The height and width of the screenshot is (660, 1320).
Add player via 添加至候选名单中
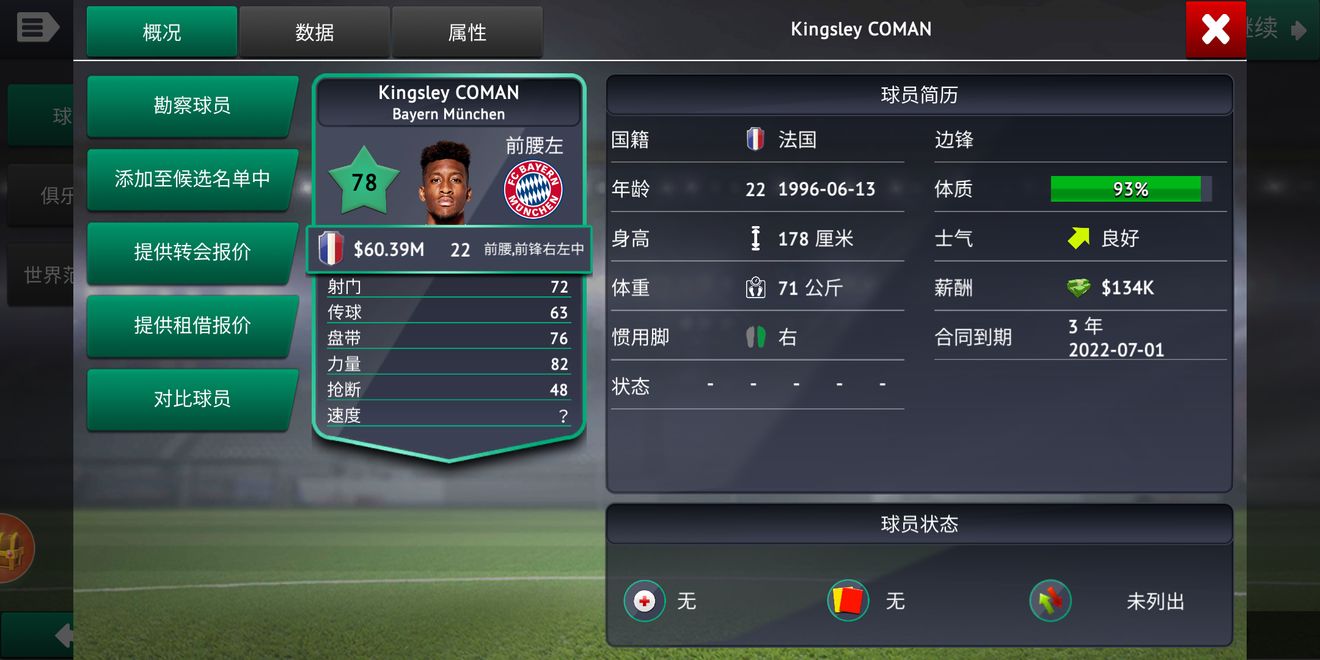[x=192, y=179]
